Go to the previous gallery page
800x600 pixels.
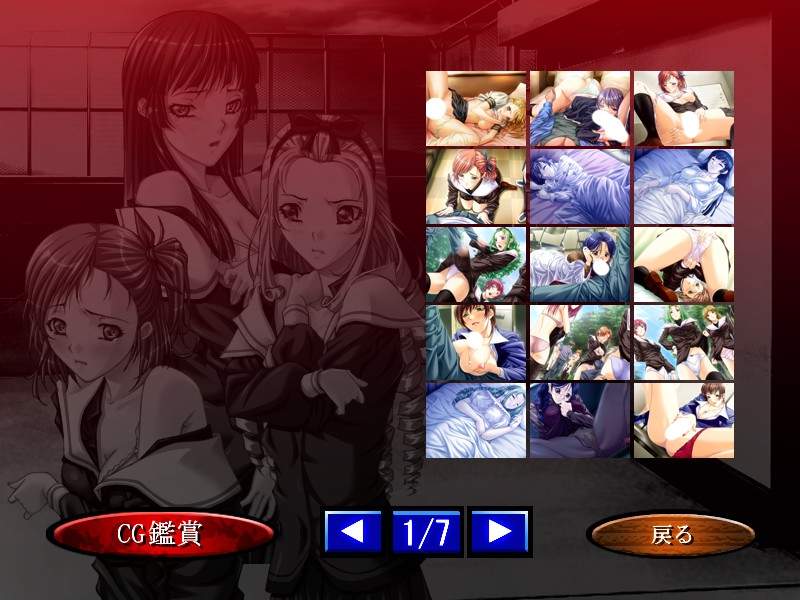353,532
